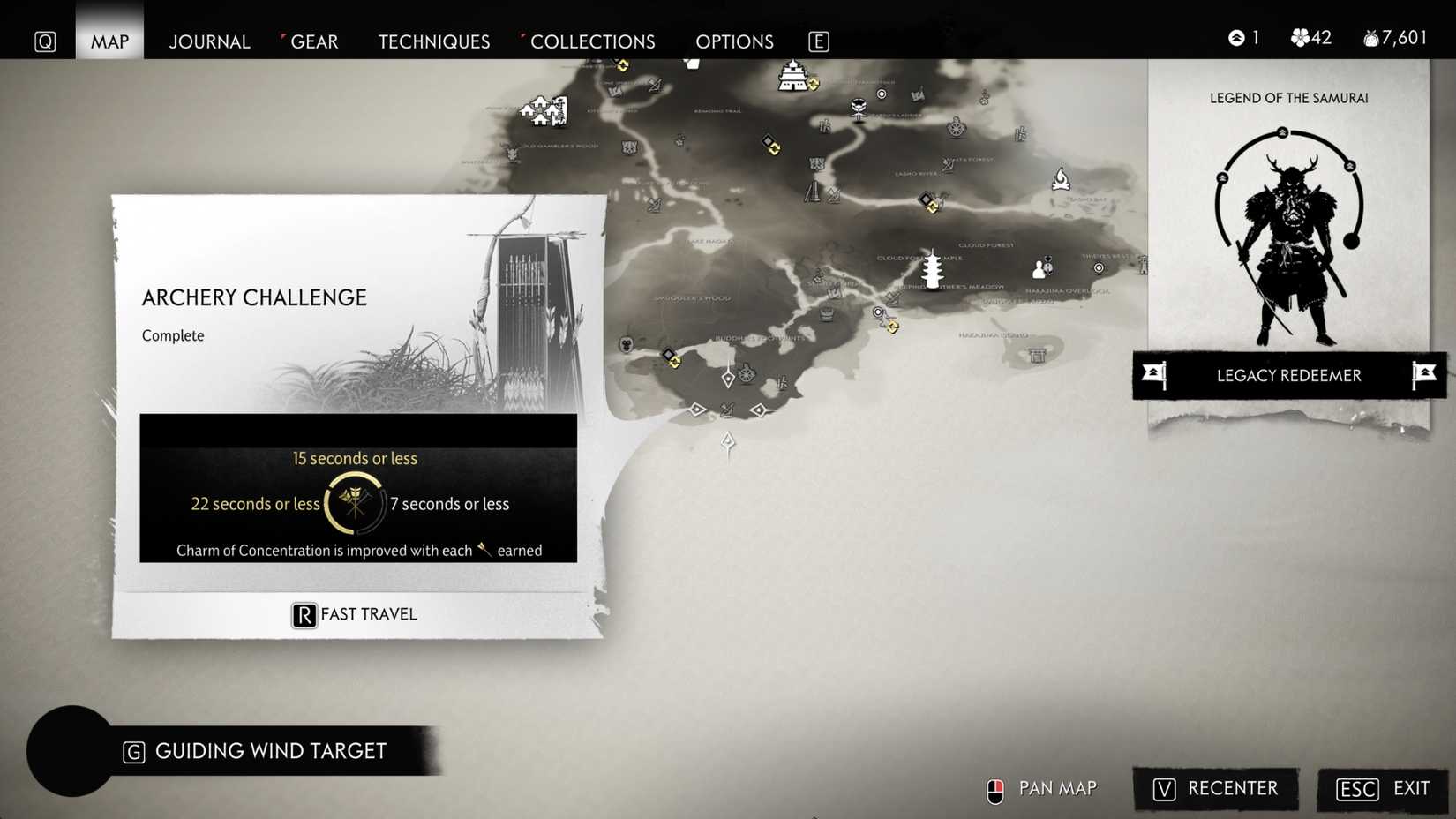The image size is (1456, 819).
Task: Select the supplies pouch icon showing 7,601
Action: coord(1370,38)
